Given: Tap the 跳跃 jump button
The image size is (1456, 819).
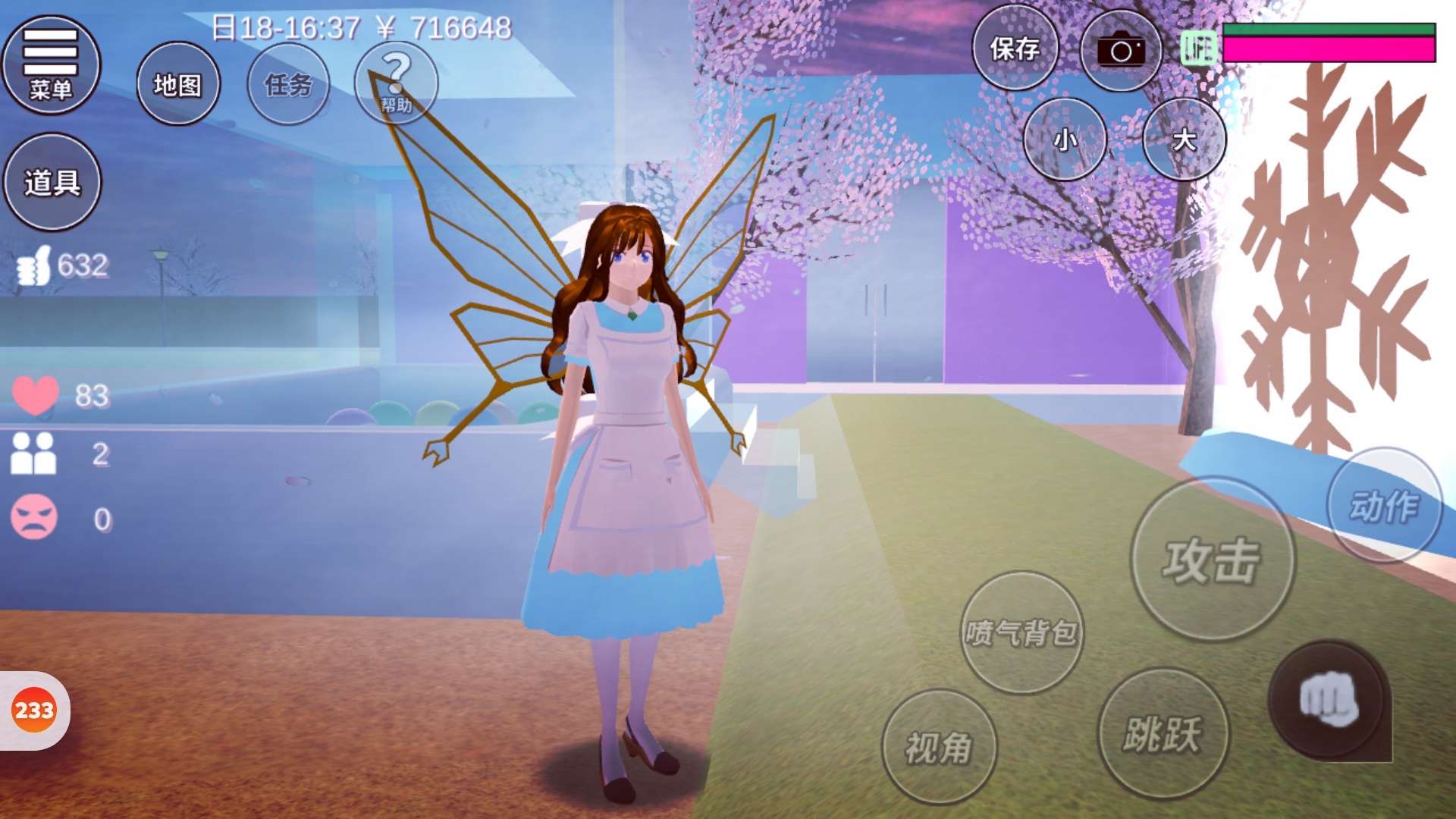Looking at the screenshot, I should 1163,733.
